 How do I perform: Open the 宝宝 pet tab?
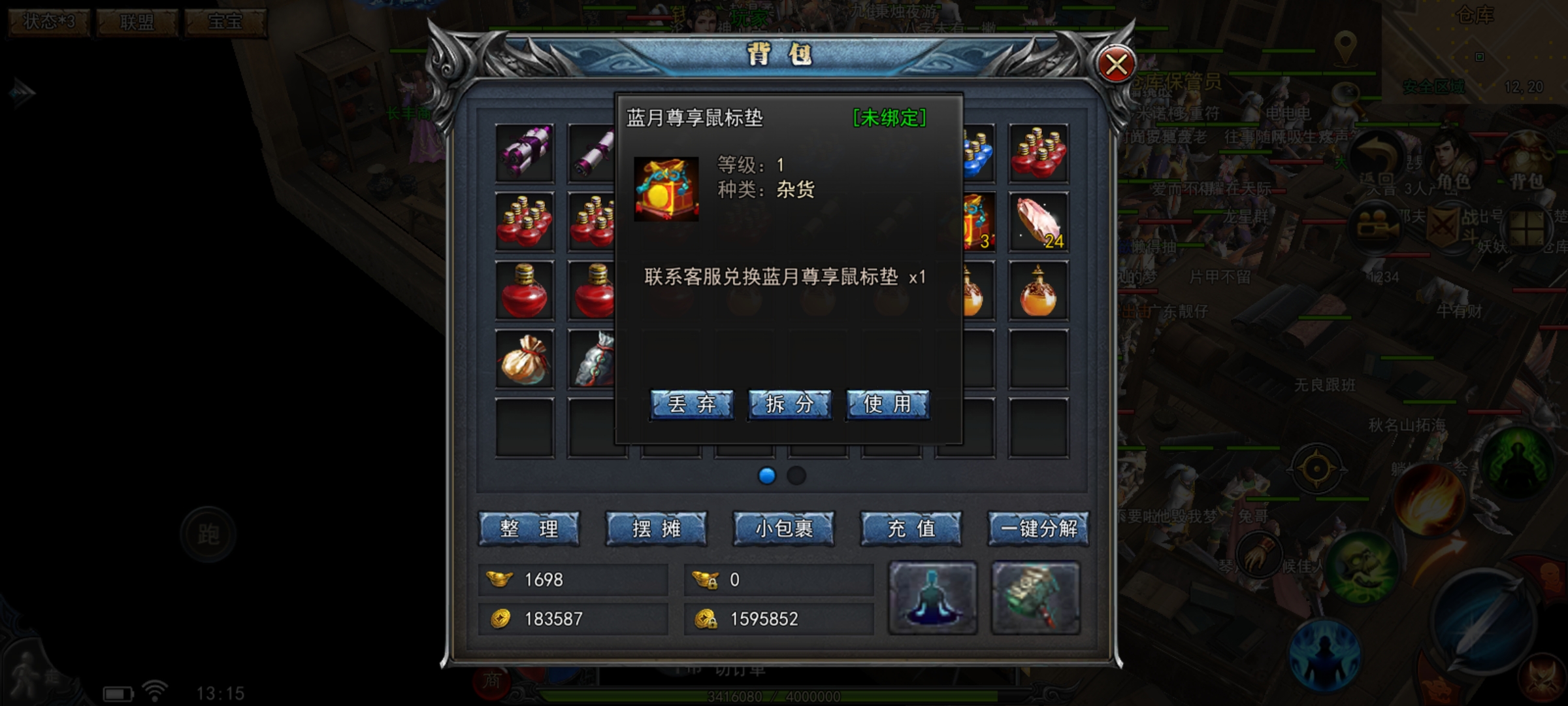pyautogui.click(x=224, y=23)
